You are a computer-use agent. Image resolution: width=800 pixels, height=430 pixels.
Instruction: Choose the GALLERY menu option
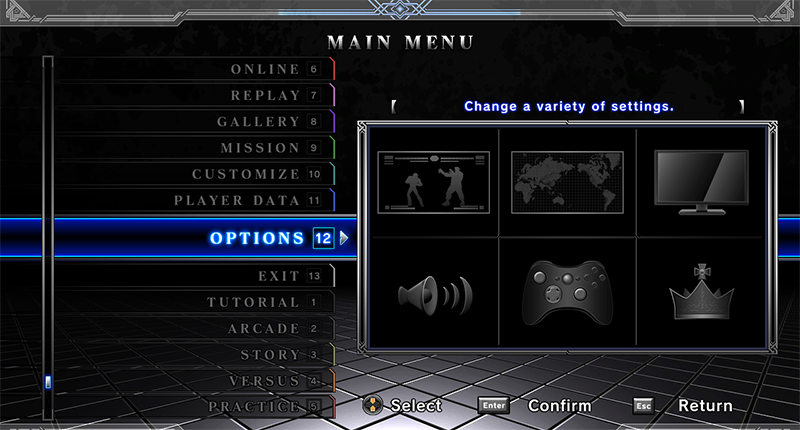click(258, 121)
